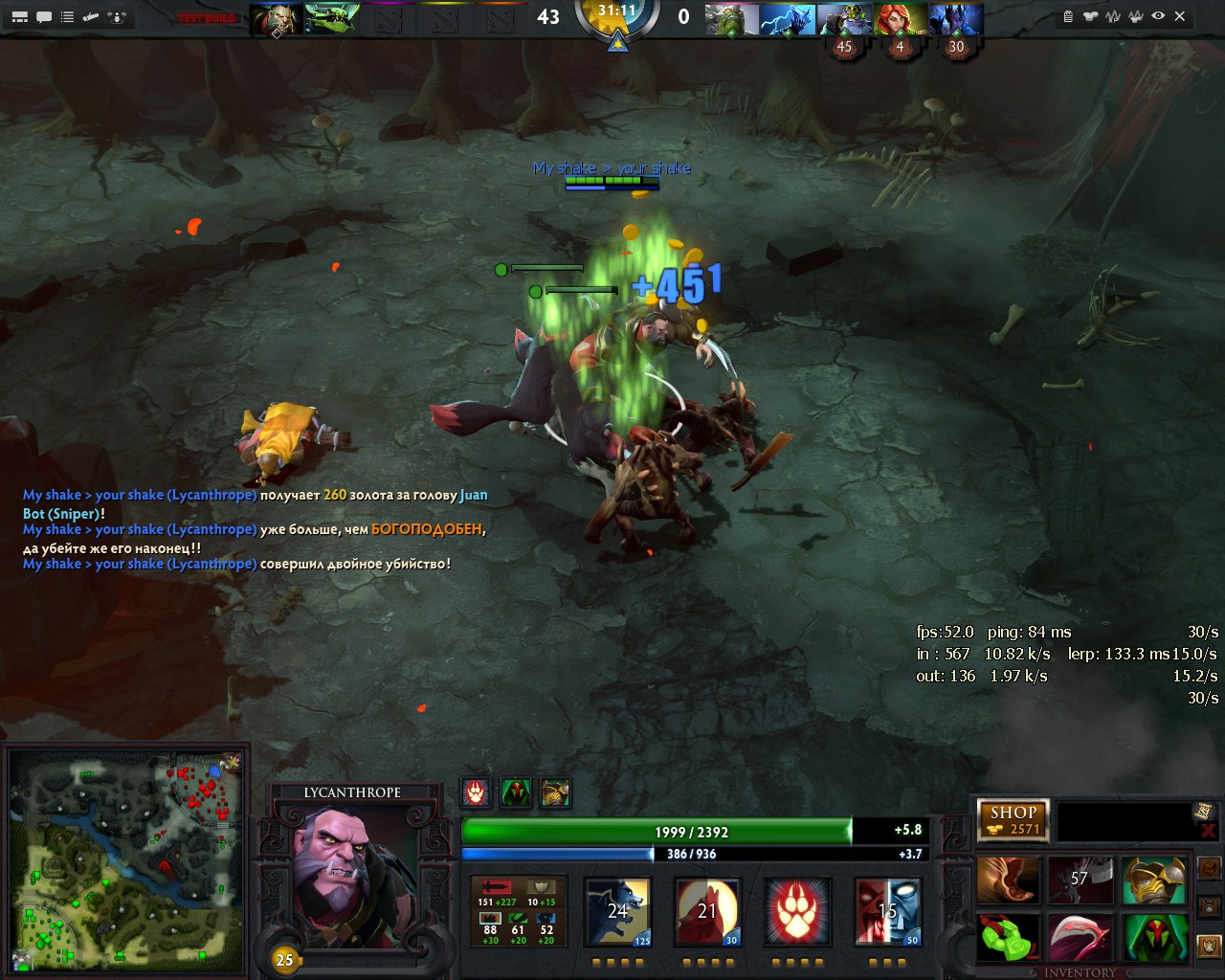Use the green hooded mask item

[x=1154, y=938]
